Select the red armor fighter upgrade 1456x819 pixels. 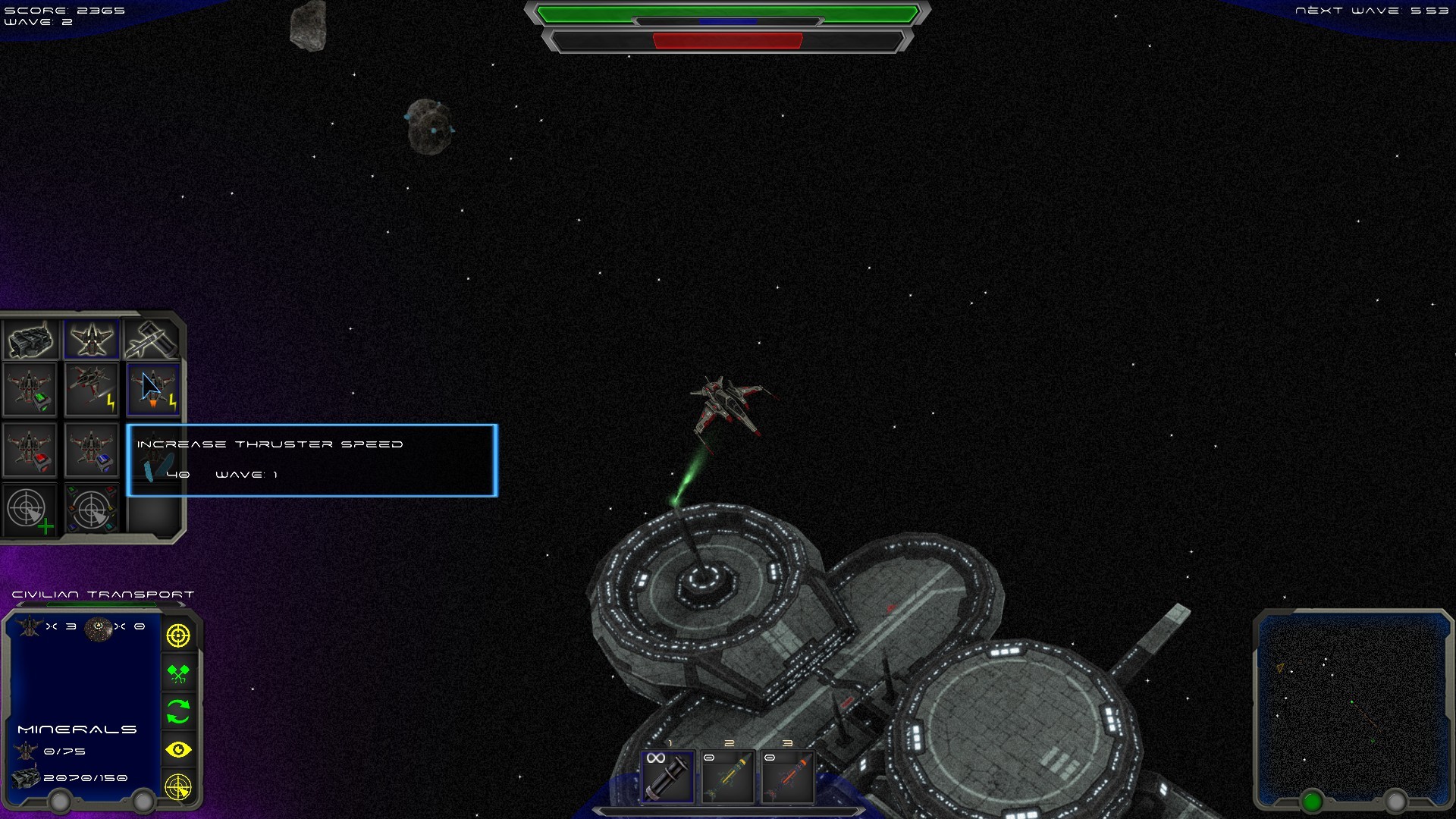point(30,453)
